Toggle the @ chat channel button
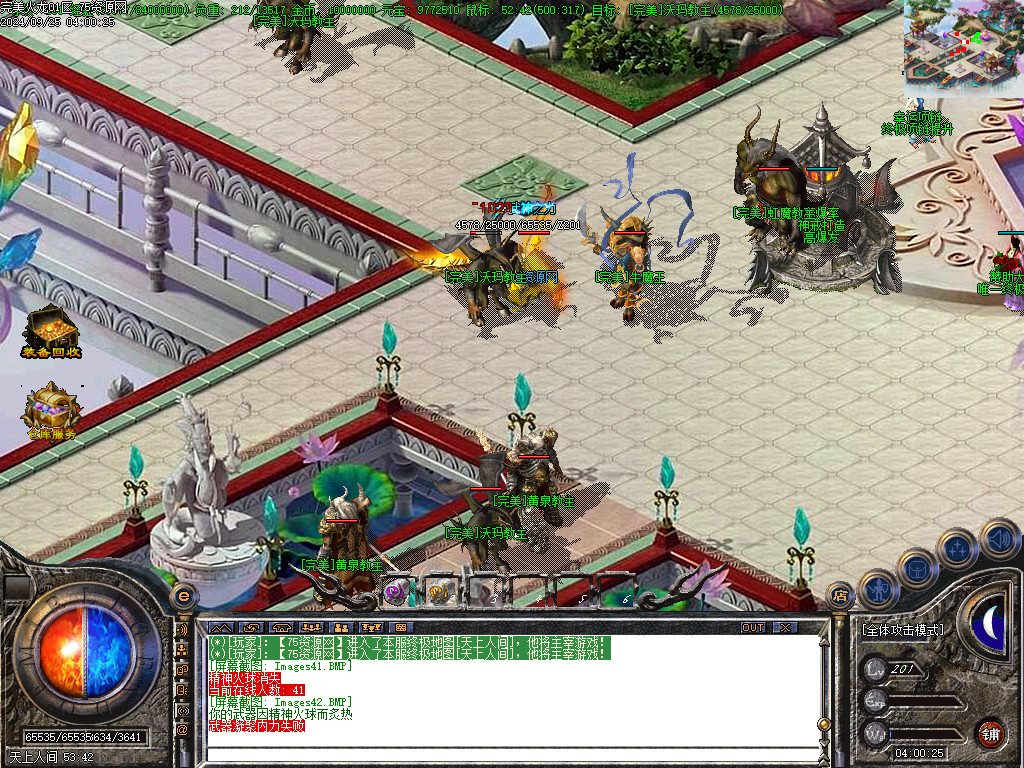This screenshot has height=768, width=1024. pos(183,729)
